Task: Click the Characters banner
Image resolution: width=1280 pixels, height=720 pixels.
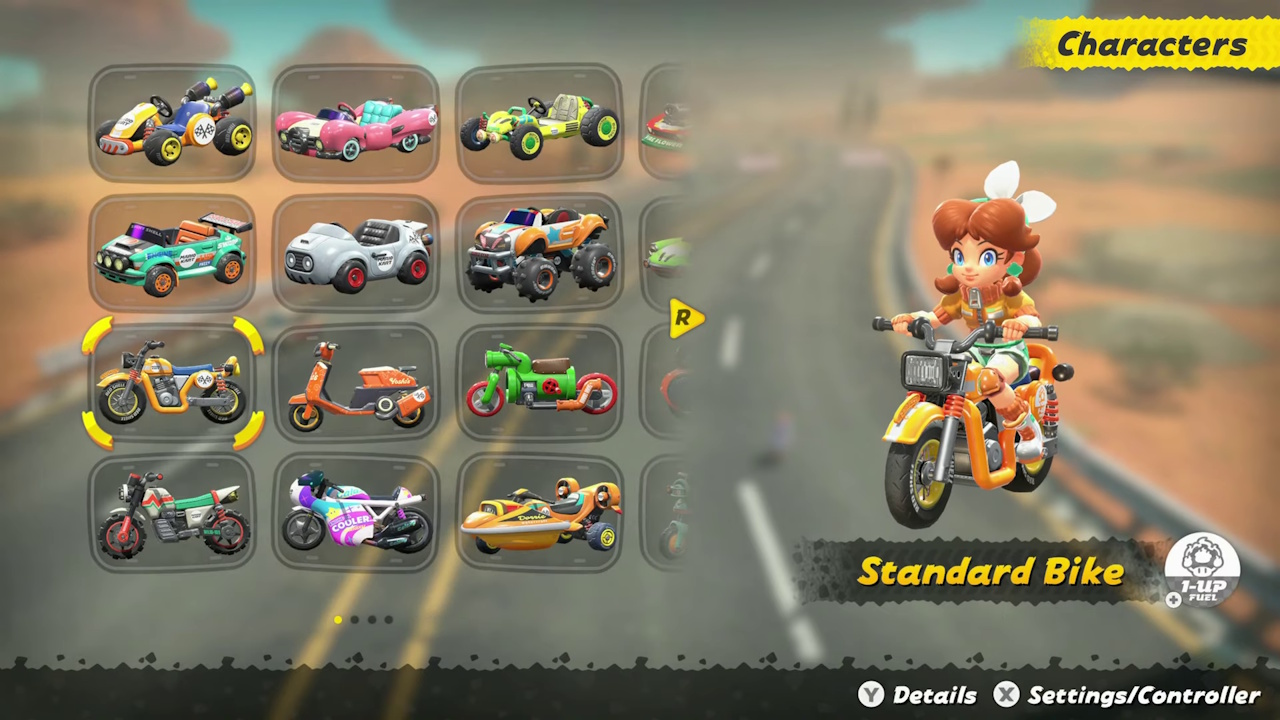Action: [1150, 43]
